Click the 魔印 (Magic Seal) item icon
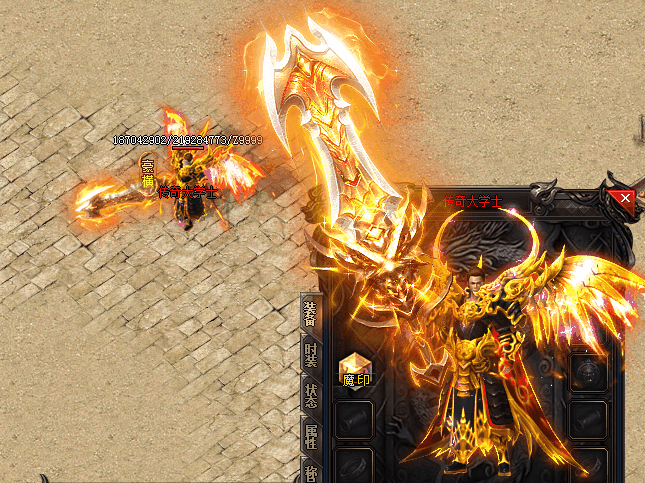Screen dimensions: 645x483 pyautogui.click(x=356, y=371)
